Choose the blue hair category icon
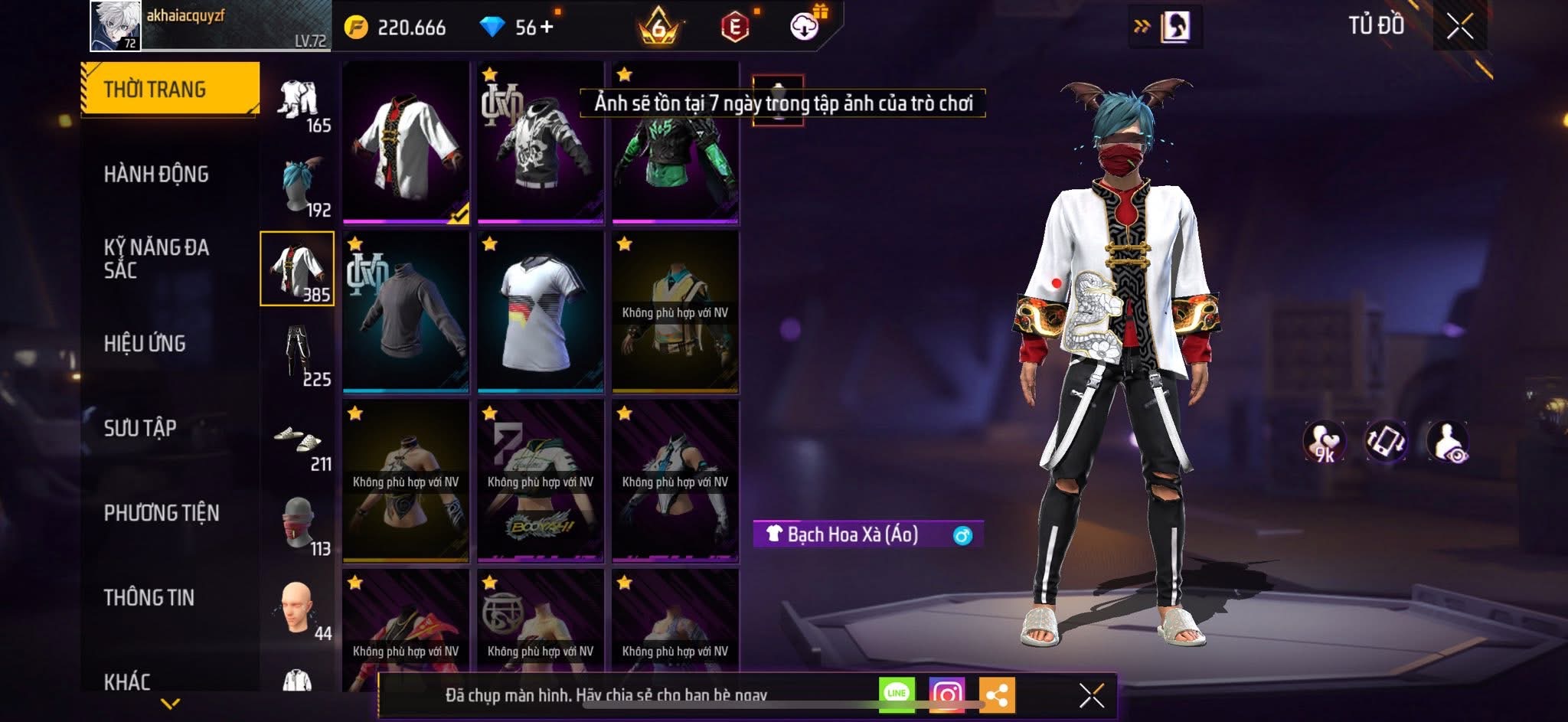 tap(299, 188)
